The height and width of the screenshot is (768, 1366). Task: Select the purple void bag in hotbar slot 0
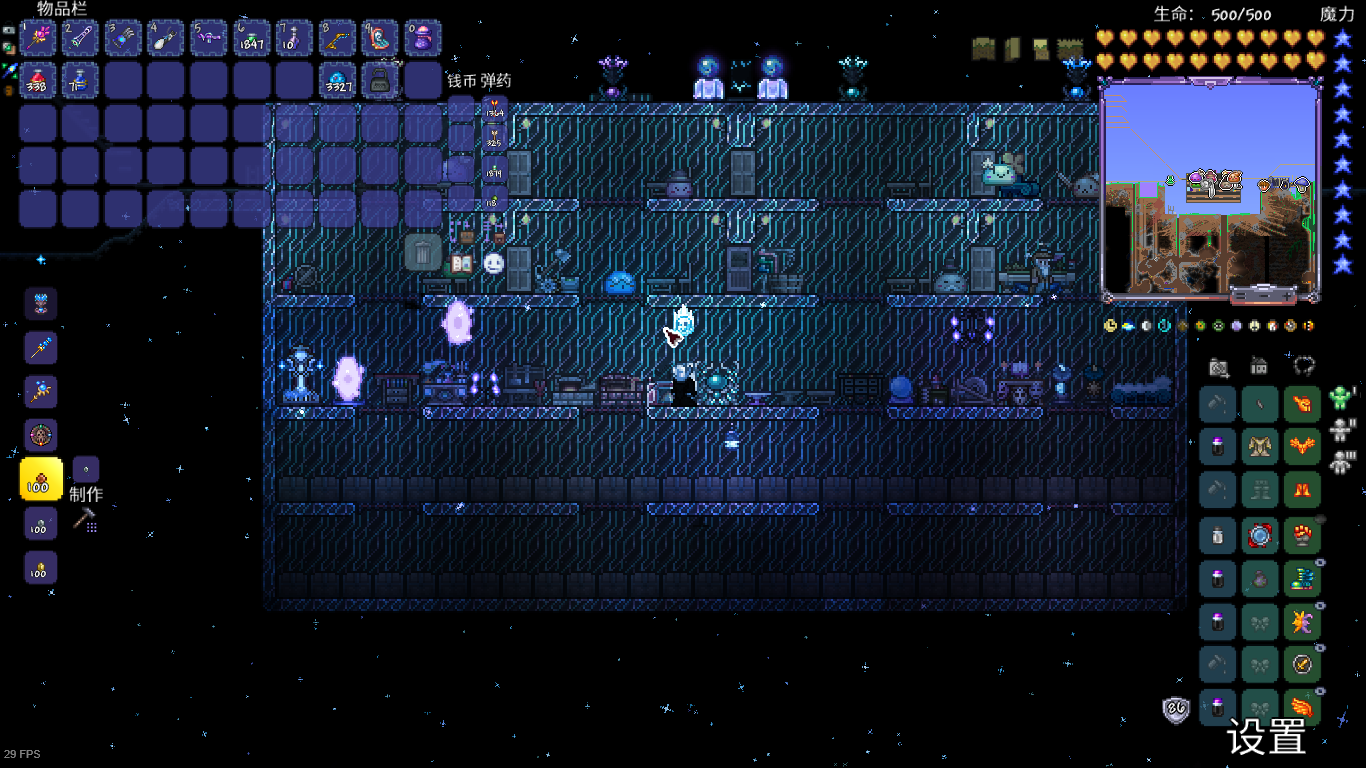[x=423, y=38]
